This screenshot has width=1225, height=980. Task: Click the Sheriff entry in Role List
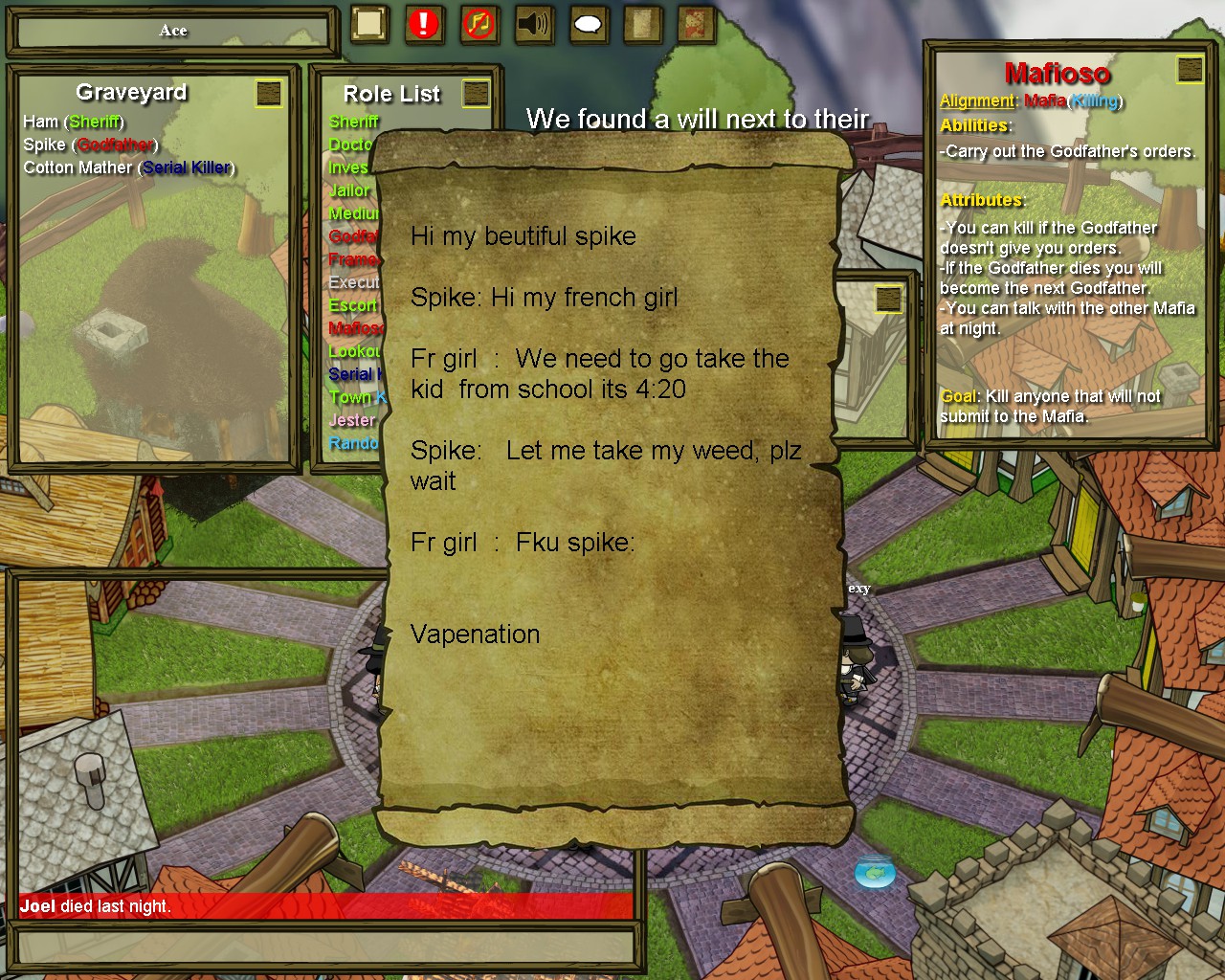tap(353, 122)
